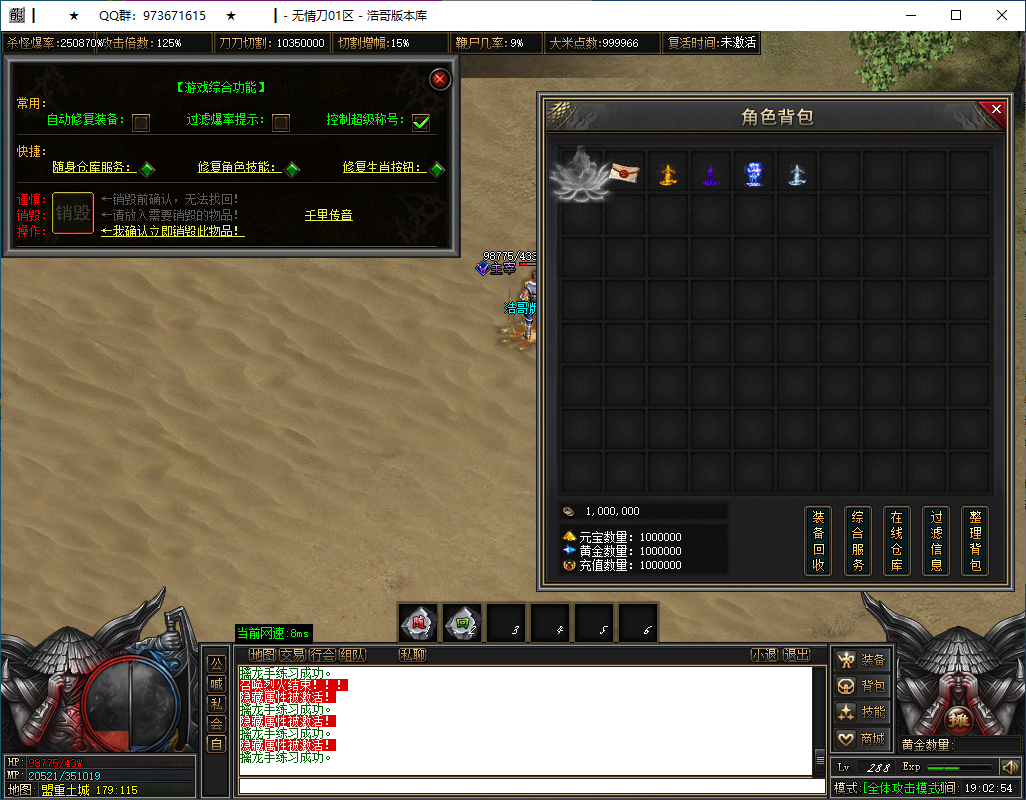This screenshot has width=1026, height=800.
Task: Close the 游戏综合功能 panel
Action: coord(439,79)
